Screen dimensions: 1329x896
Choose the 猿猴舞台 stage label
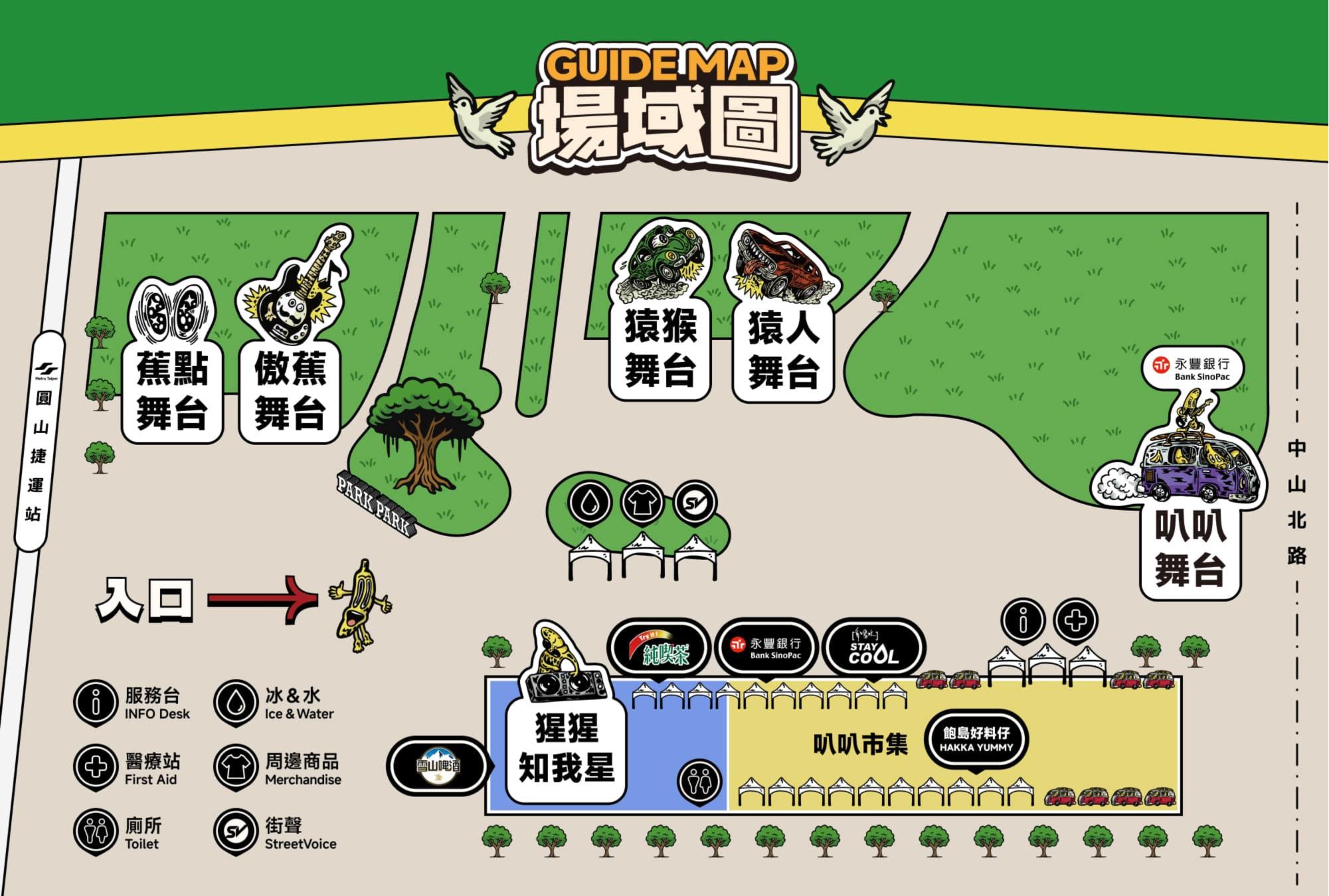(x=660, y=348)
